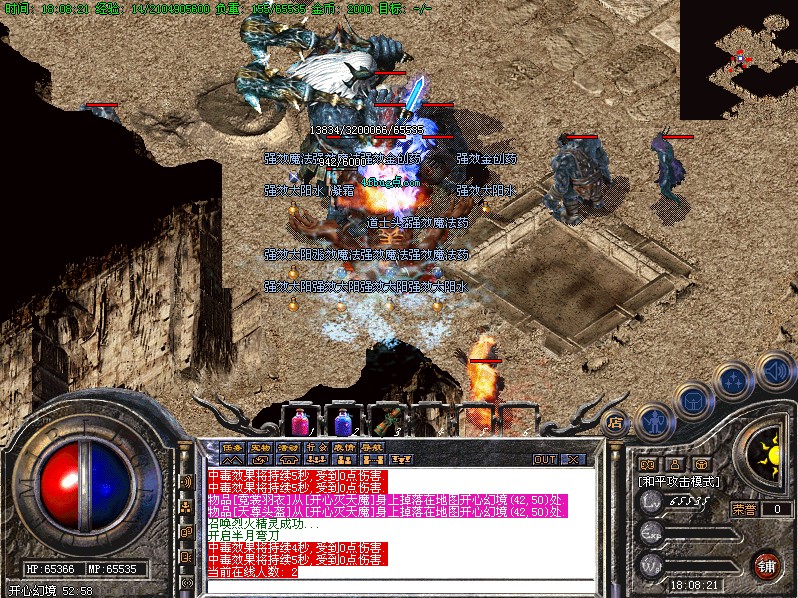Click the chat text input field
Viewport: 798px width, 598px height.
click(x=400, y=585)
